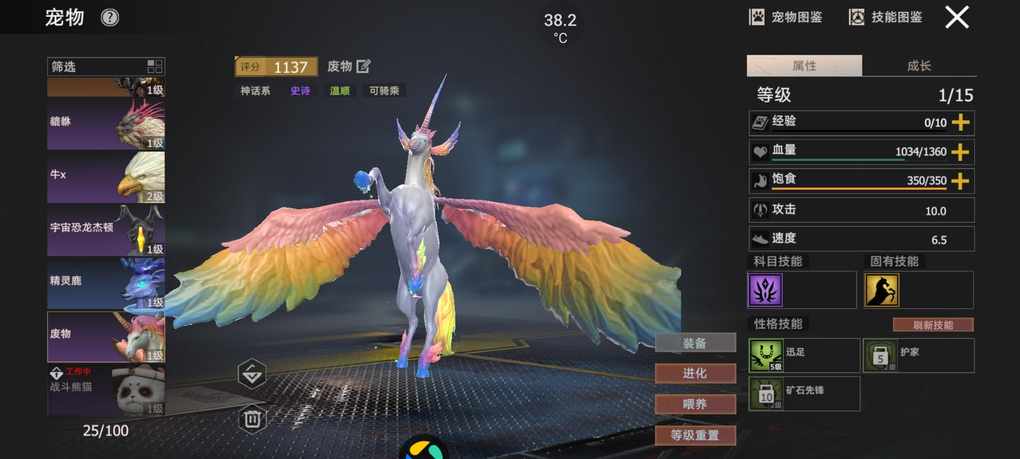Select the 牛x eagle pet in list
Screen dimensions: 1020x459
coord(106,177)
